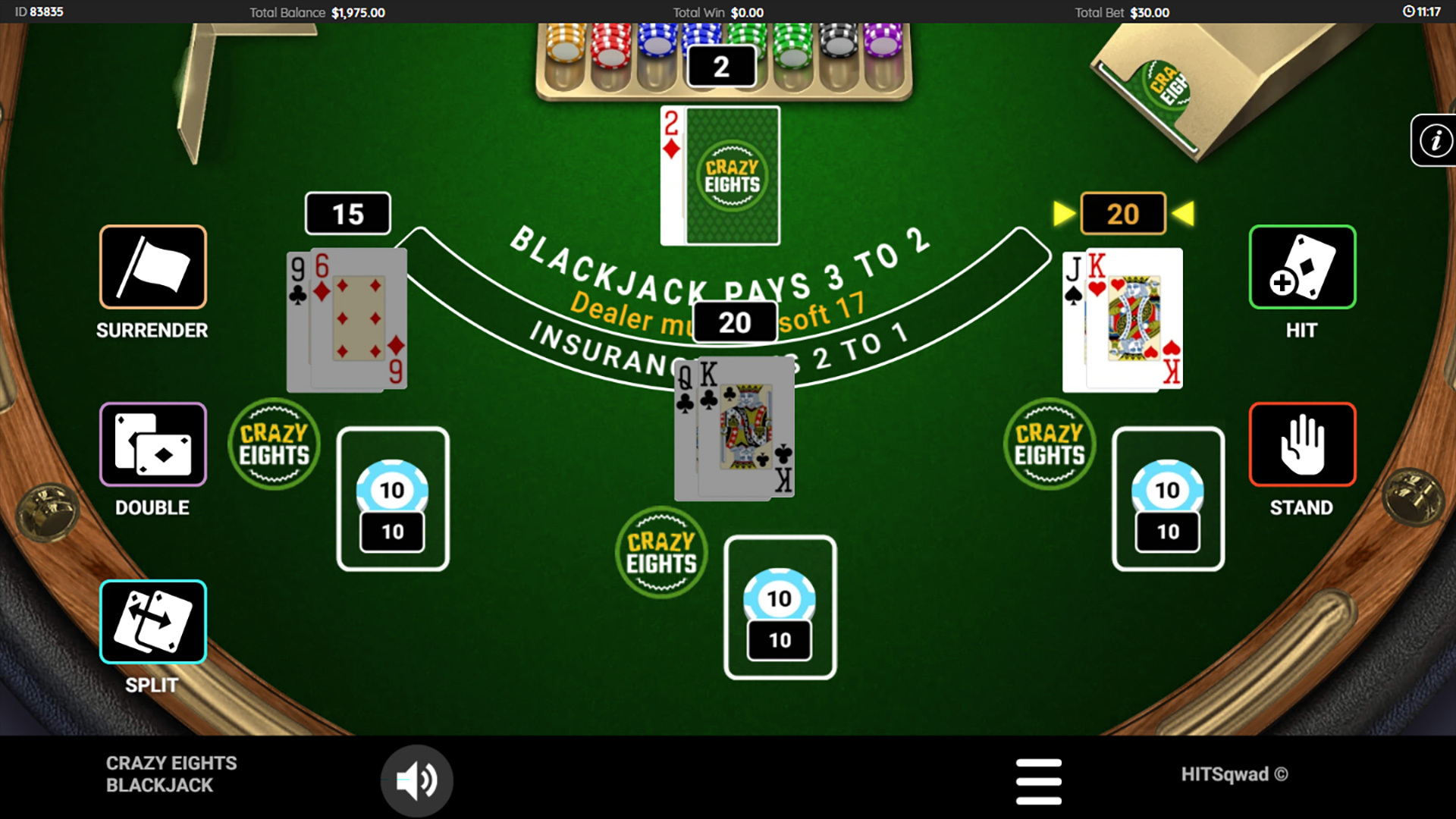The image size is (1456, 819).
Task: Select the Split cards icon
Action: pos(152,621)
